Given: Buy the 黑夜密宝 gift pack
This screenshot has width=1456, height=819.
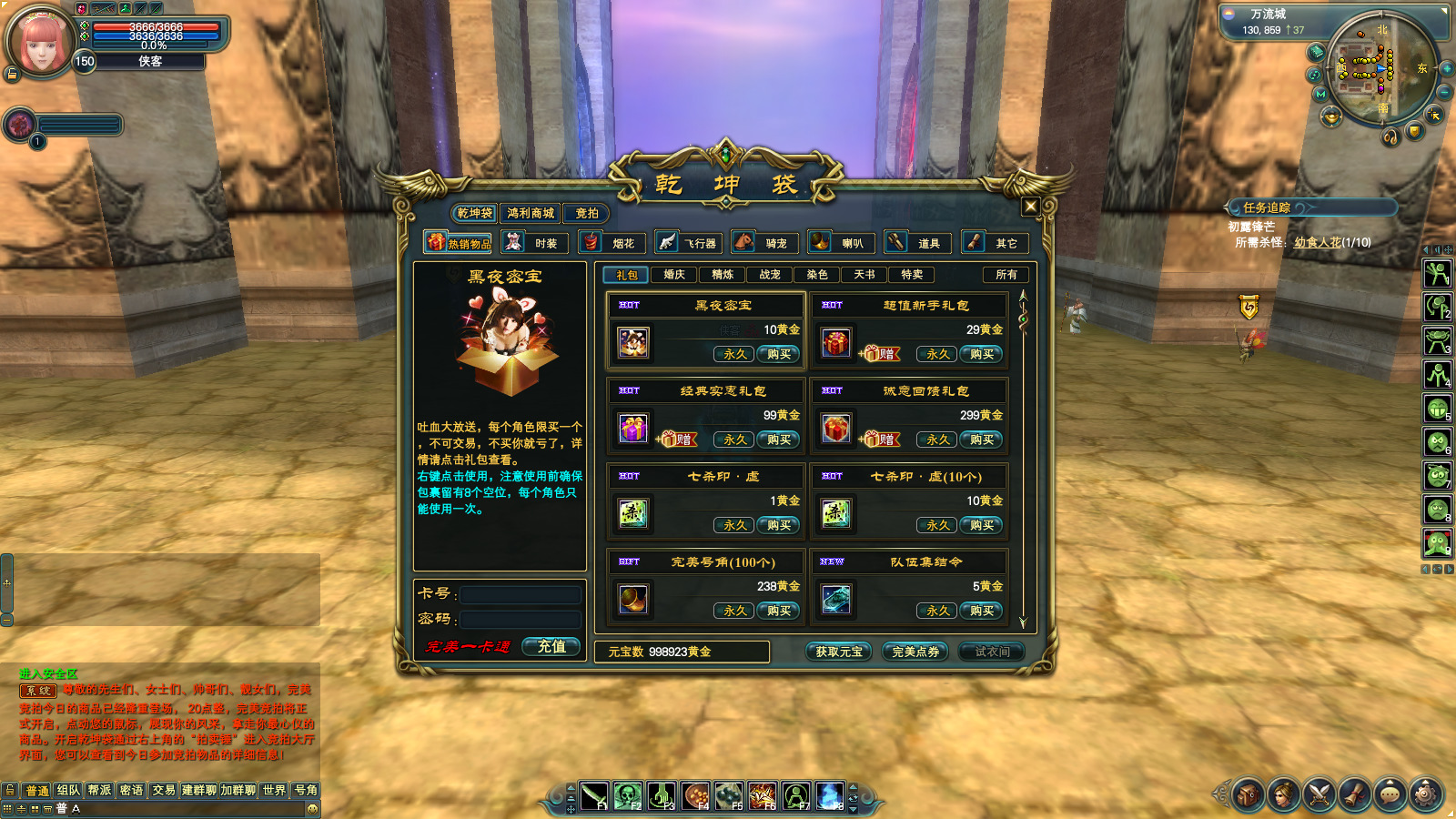Looking at the screenshot, I should [779, 354].
